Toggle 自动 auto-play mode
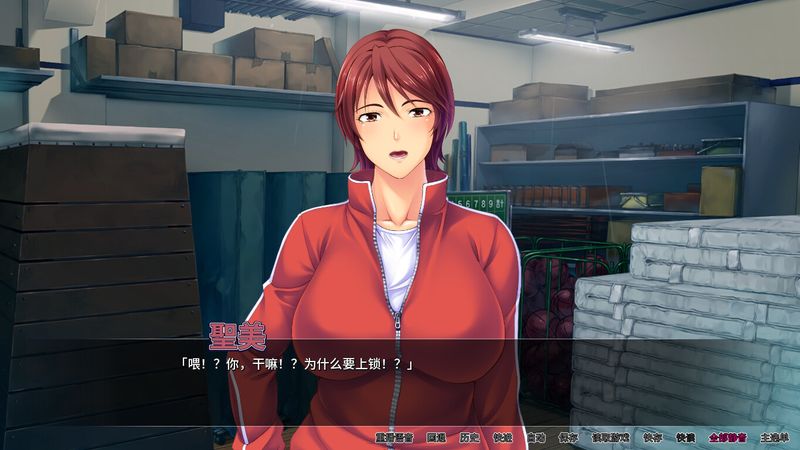The image size is (800, 450). click(536, 437)
